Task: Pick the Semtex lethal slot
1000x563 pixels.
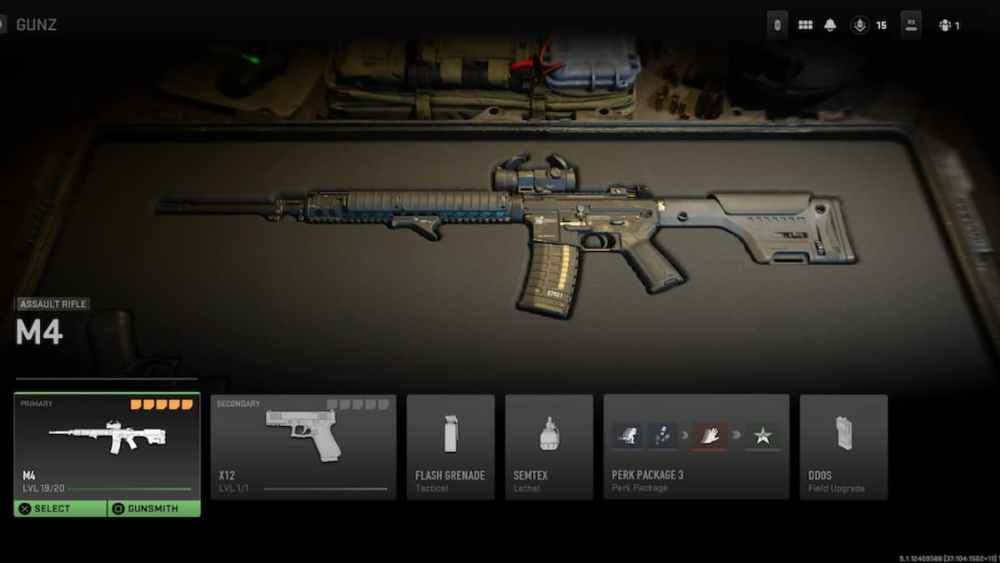Action: [548, 447]
